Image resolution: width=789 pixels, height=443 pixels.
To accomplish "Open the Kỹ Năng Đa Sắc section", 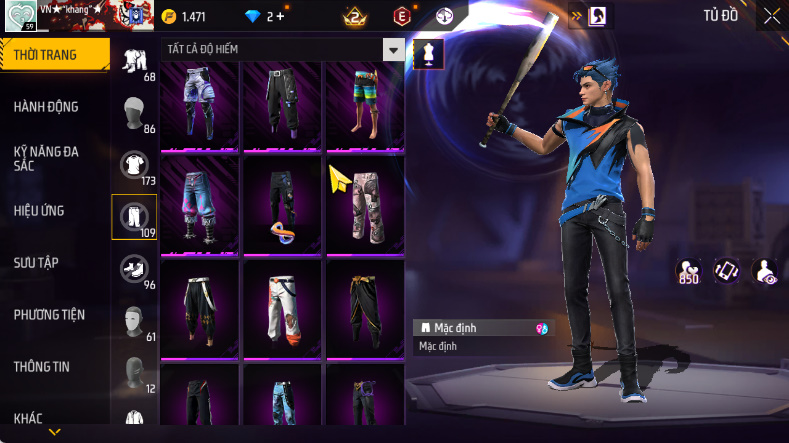I will point(46,158).
